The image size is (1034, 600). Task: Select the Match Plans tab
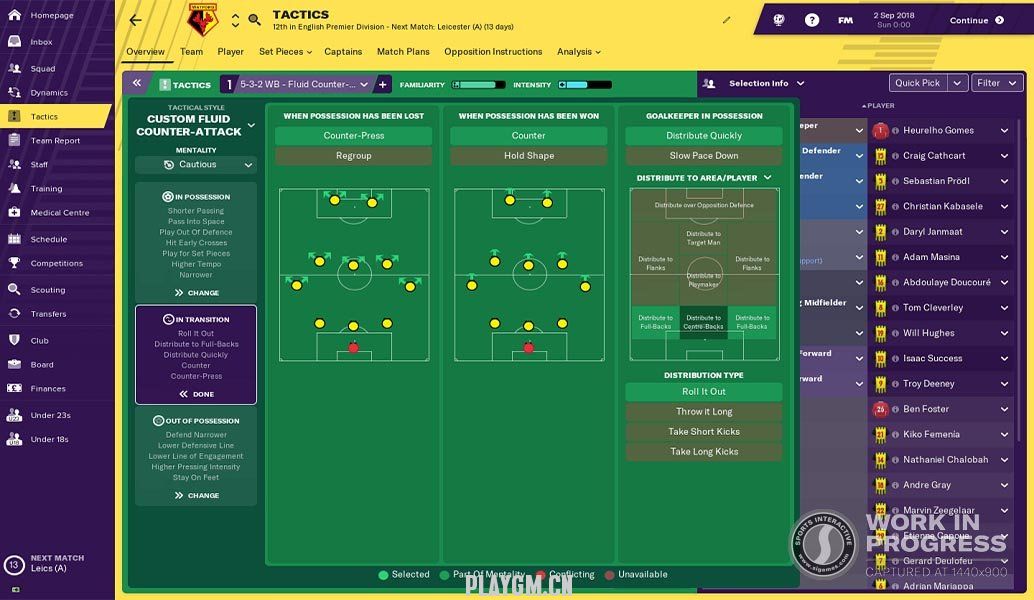click(403, 52)
